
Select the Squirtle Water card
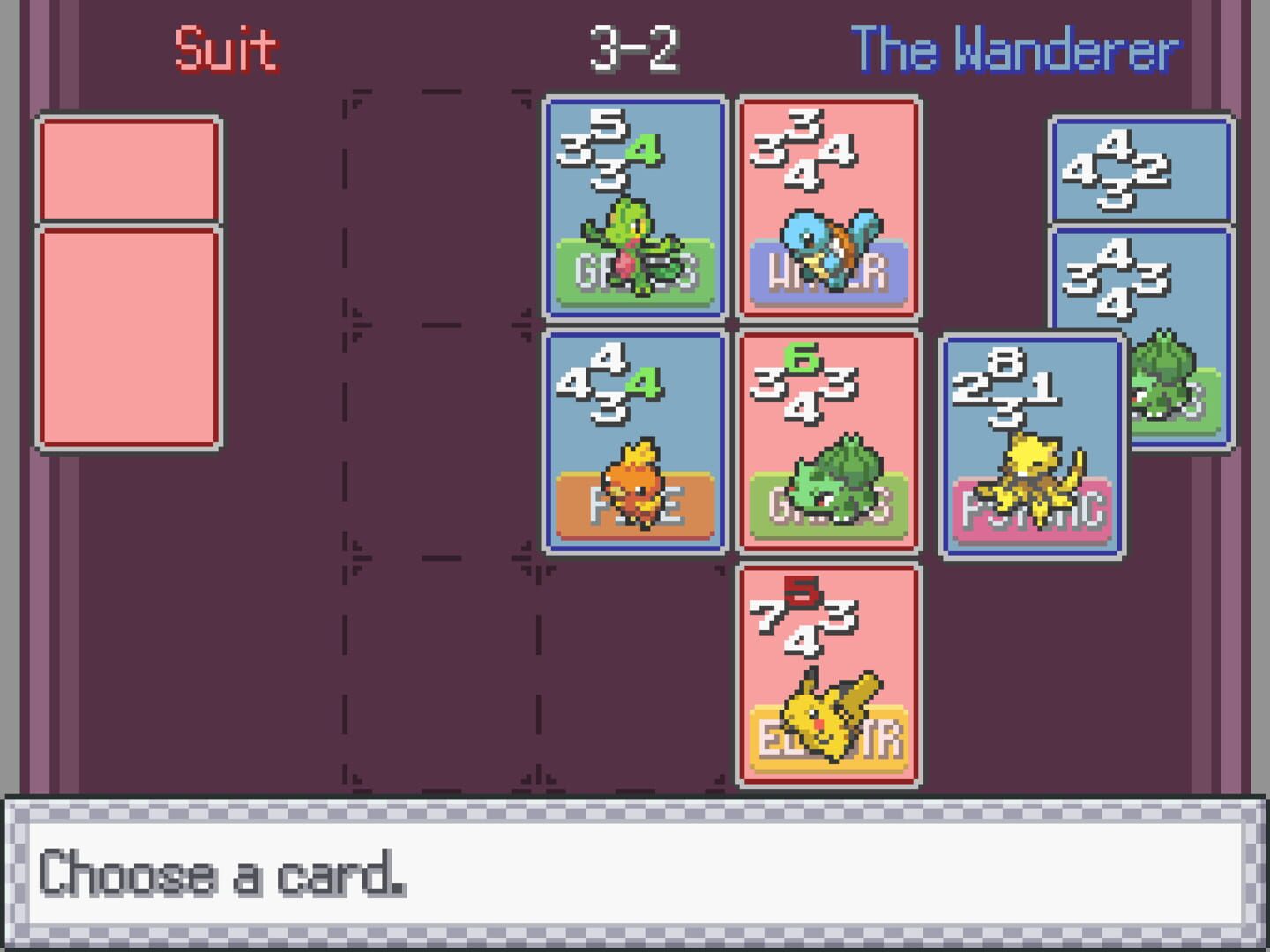[x=829, y=207]
